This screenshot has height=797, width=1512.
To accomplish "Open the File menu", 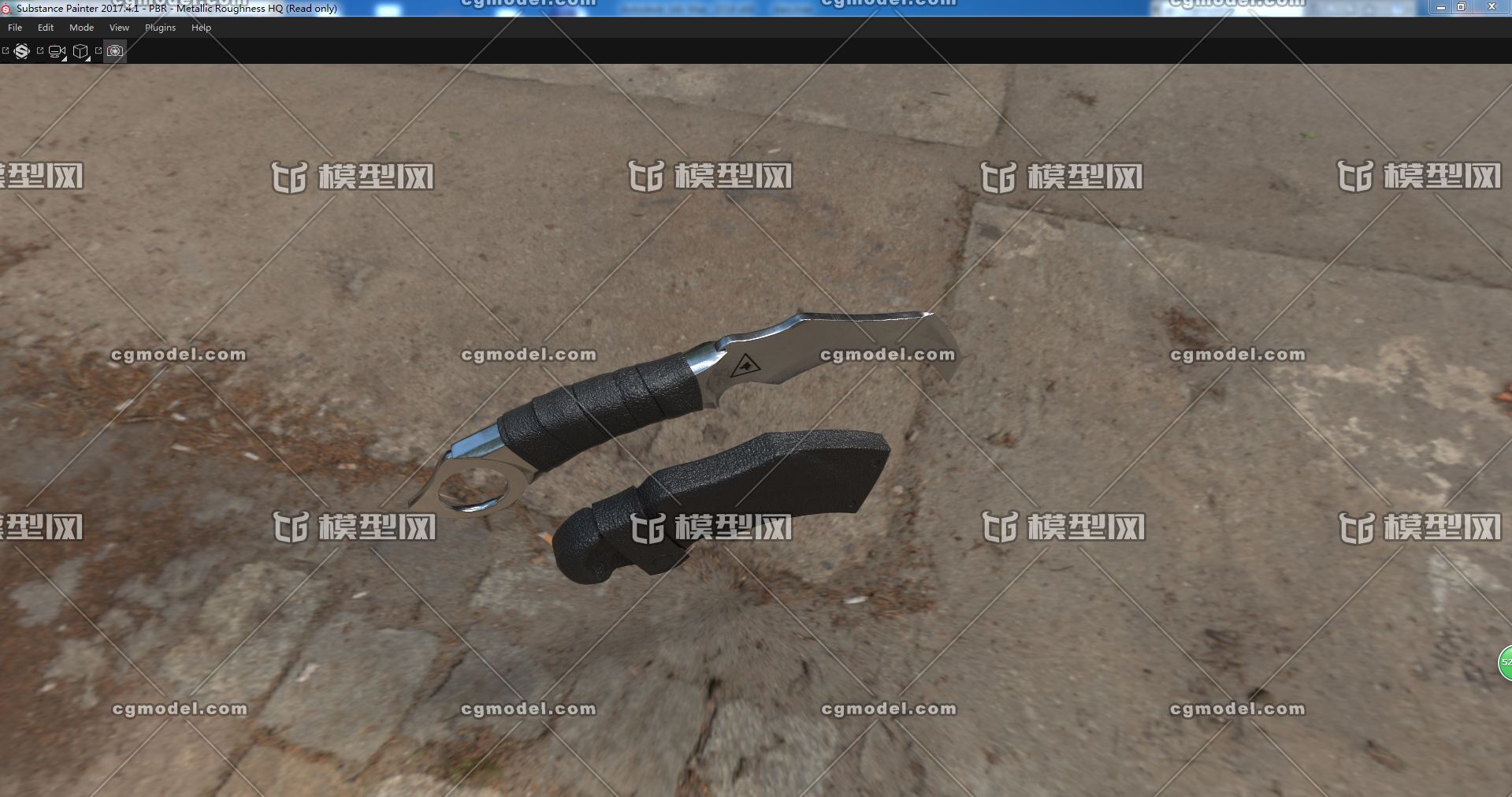I will pyautogui.click(x=15, y=28).
